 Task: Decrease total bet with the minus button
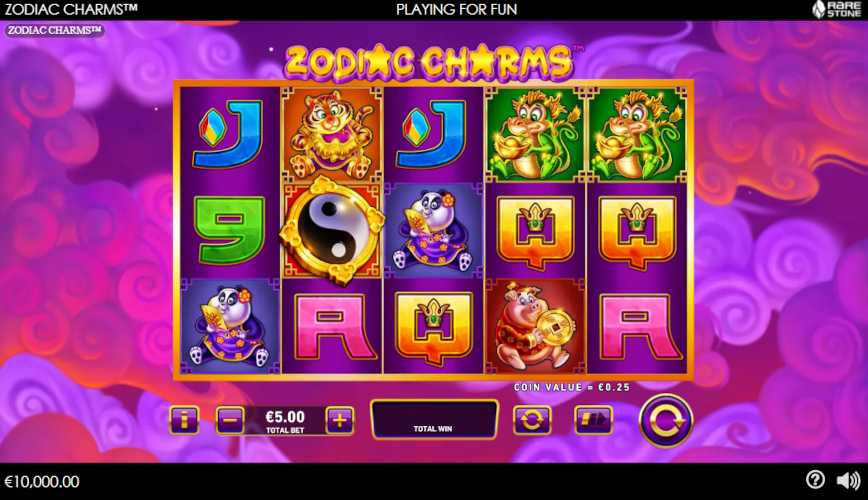[x=229, y=420]
